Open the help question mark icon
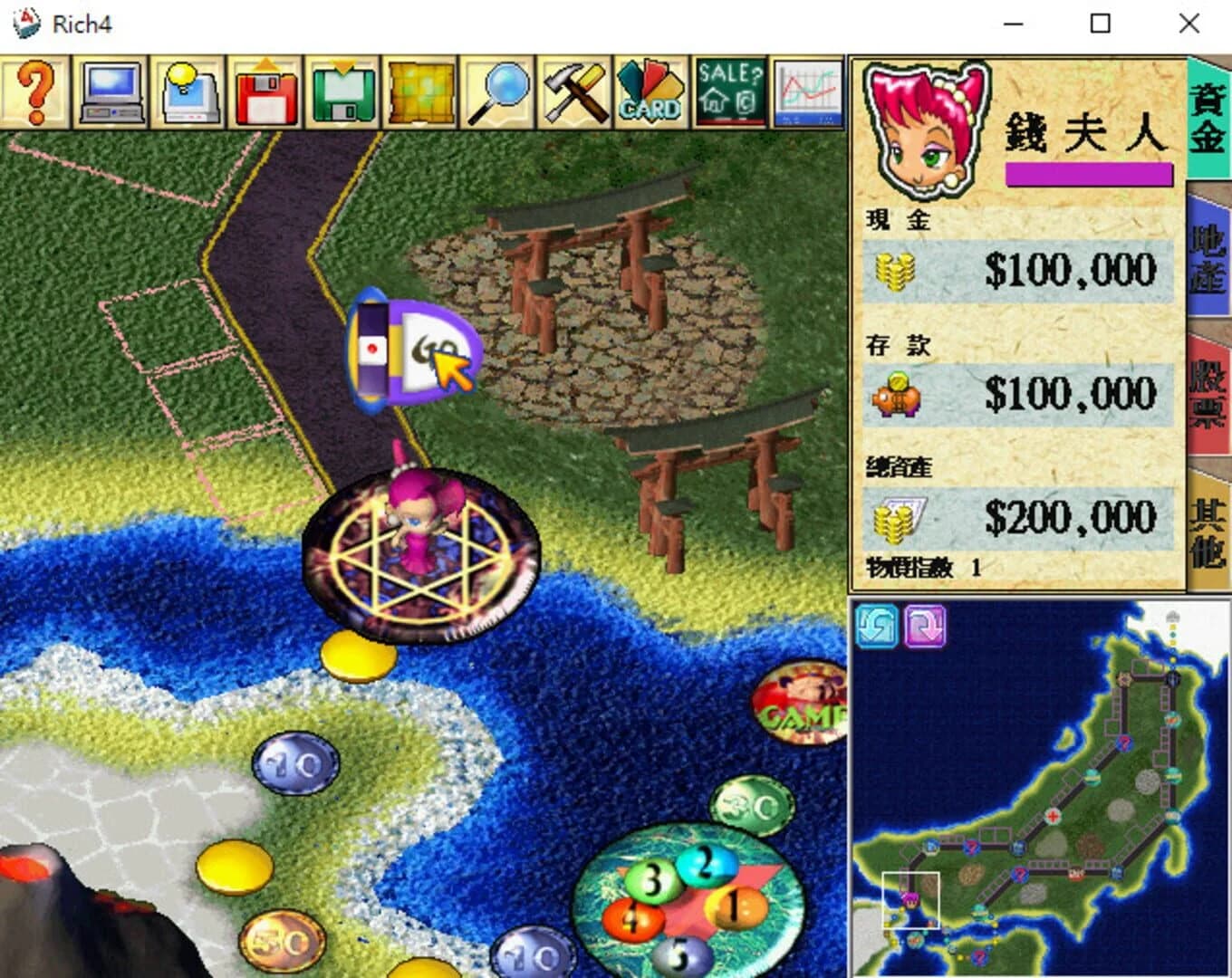Screen dimensions: 1232x978 (x=34, y=91)
